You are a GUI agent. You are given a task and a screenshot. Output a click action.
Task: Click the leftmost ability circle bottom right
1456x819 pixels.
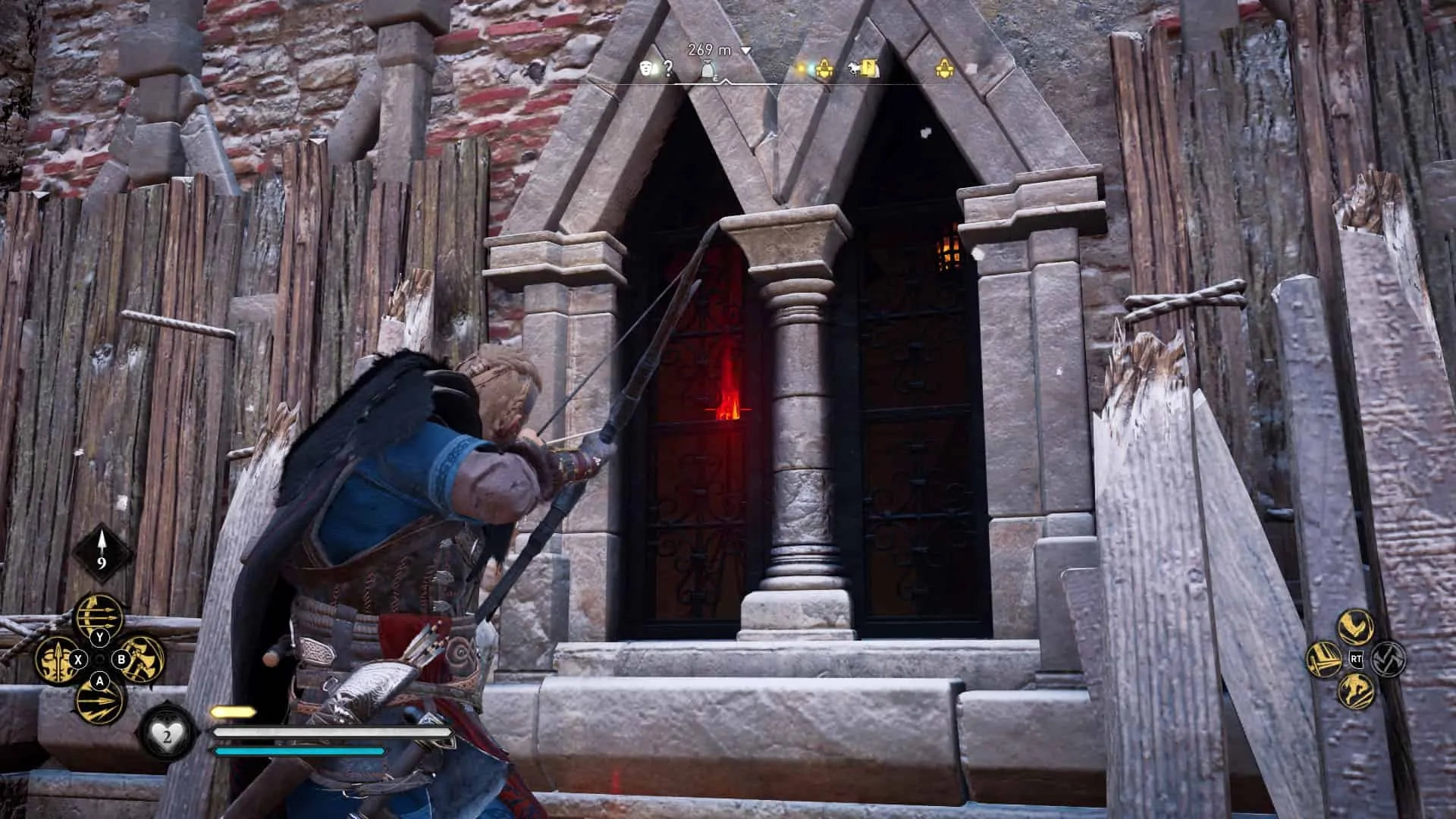1324,659
